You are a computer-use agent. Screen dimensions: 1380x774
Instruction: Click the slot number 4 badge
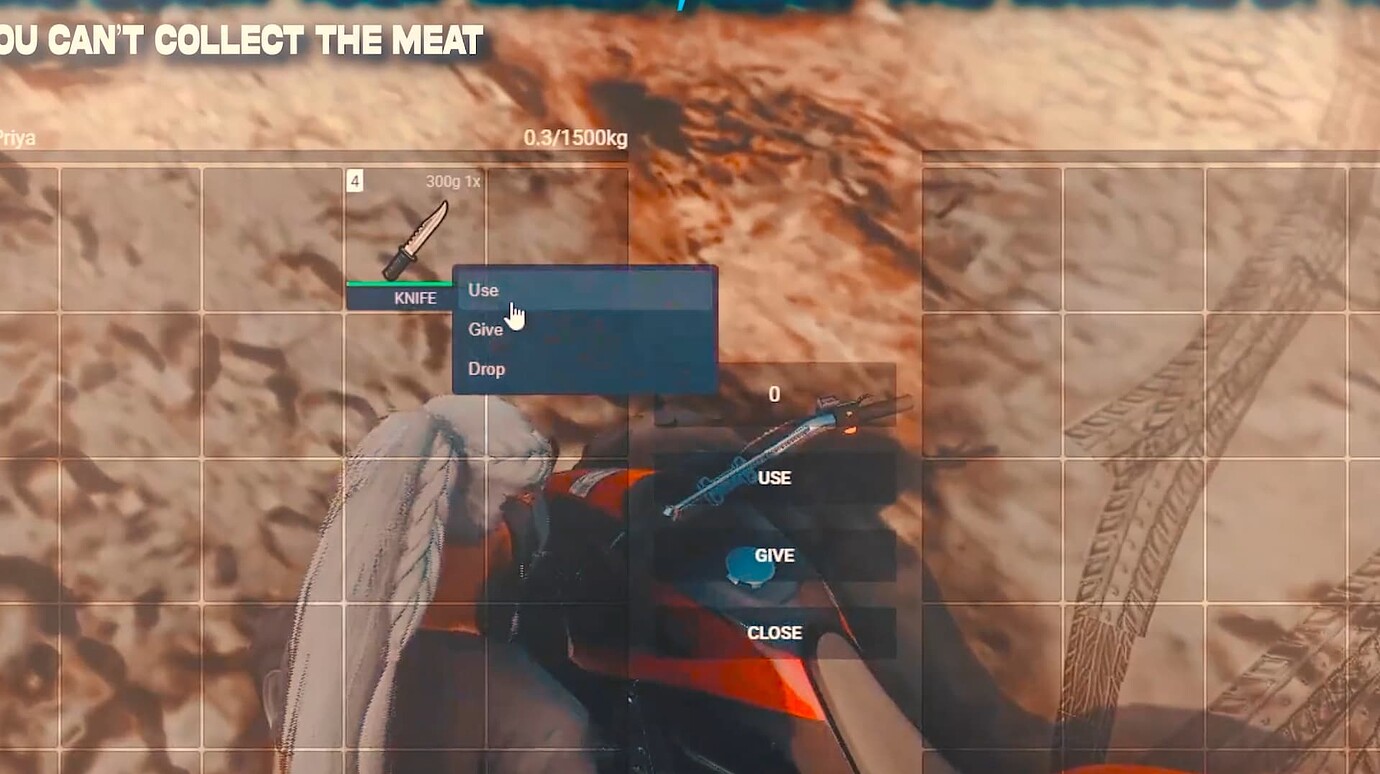355,180
